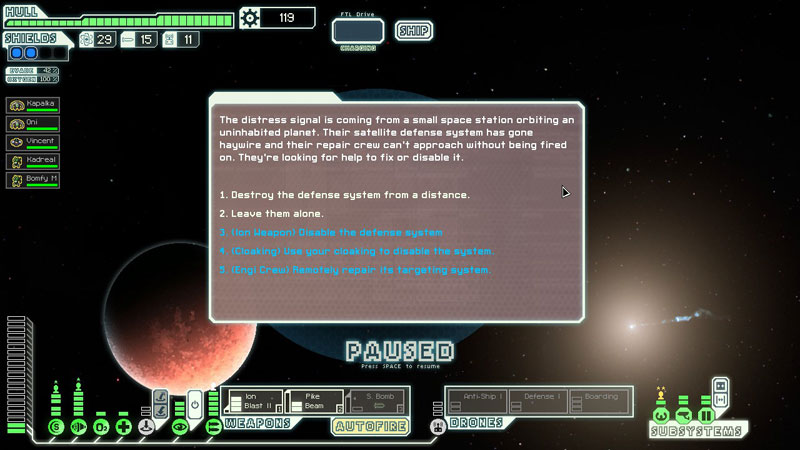Click the FTL Drive jump button

coord(358,31)
